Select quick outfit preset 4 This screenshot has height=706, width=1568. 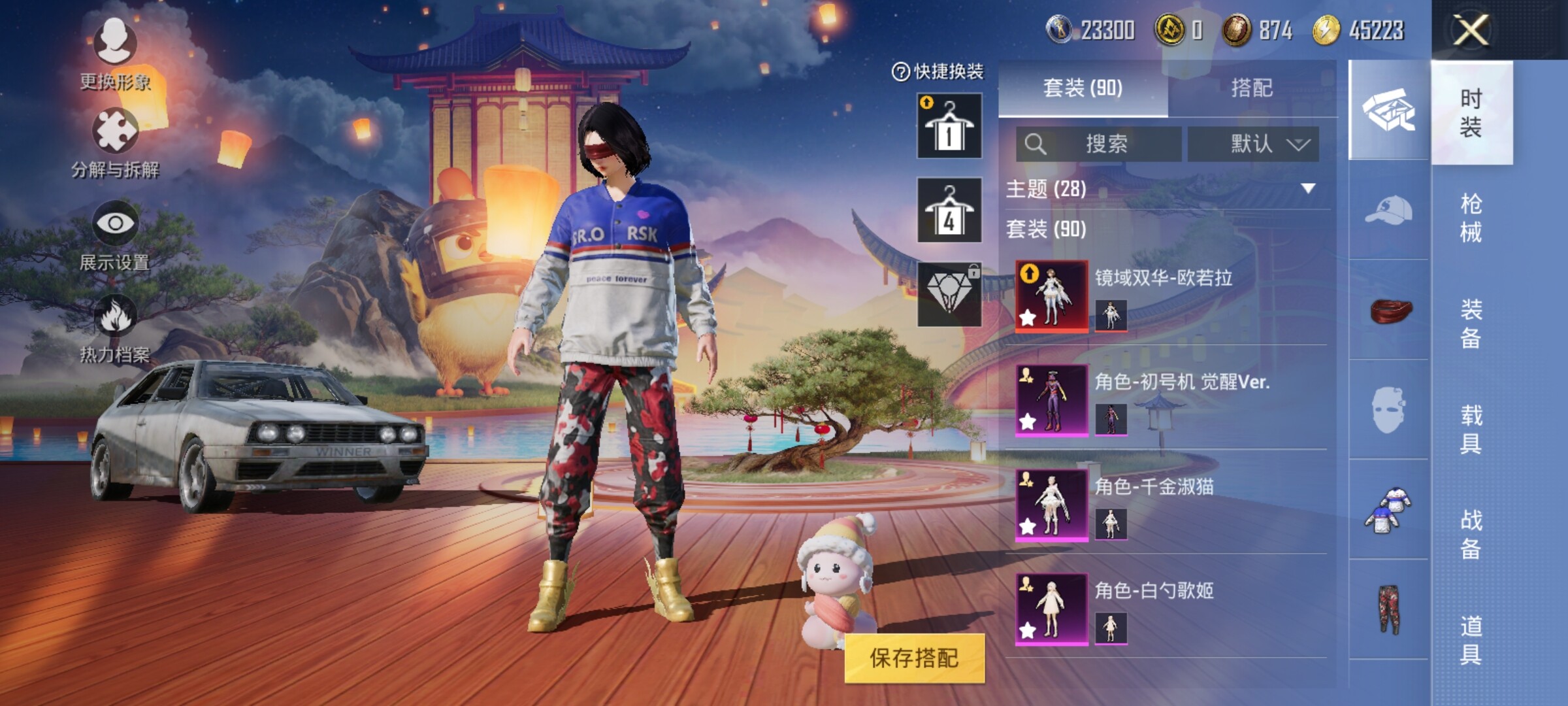coord(949,210)
